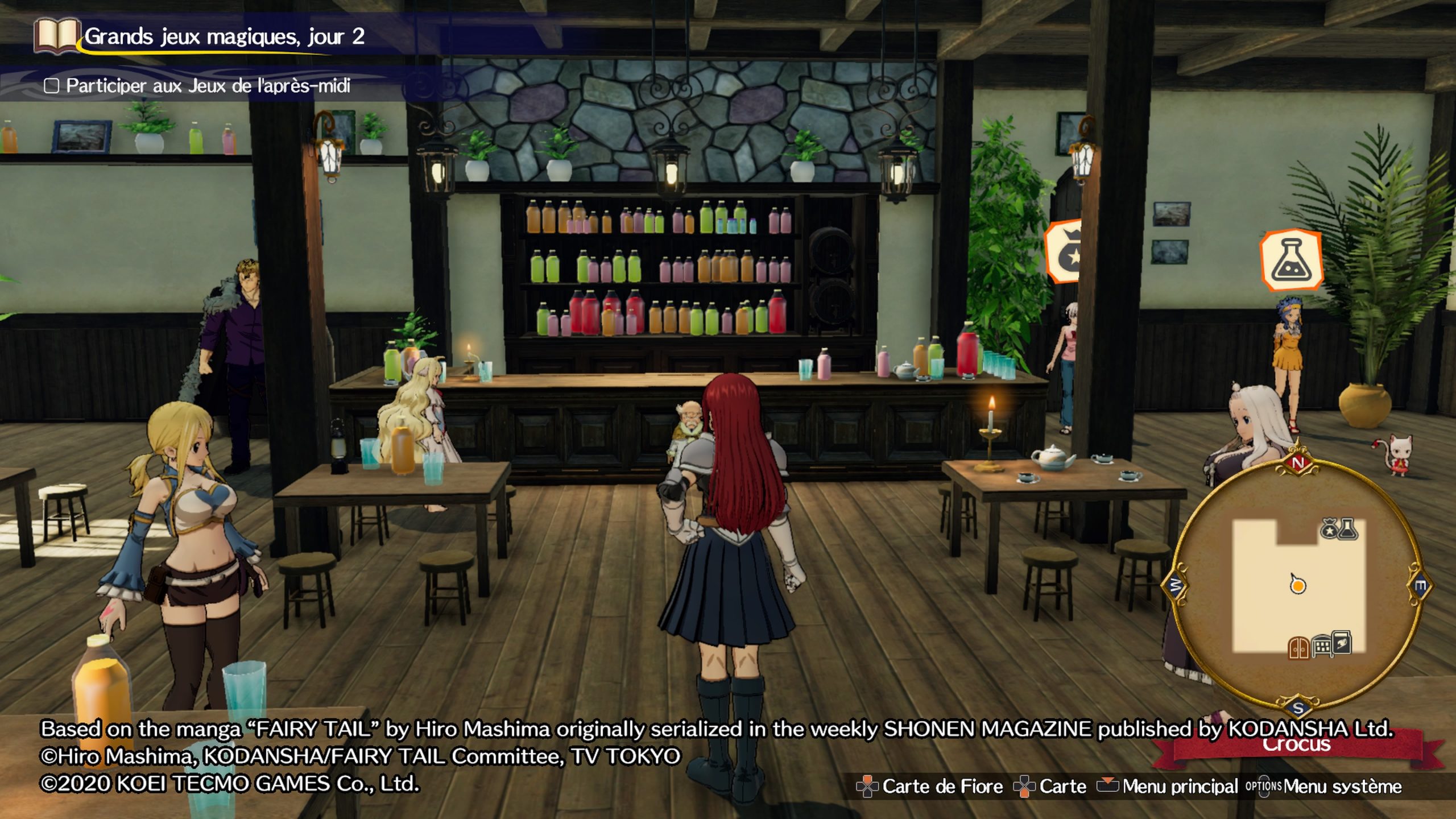Click the flask icon on the minimap

point(1348,529)
